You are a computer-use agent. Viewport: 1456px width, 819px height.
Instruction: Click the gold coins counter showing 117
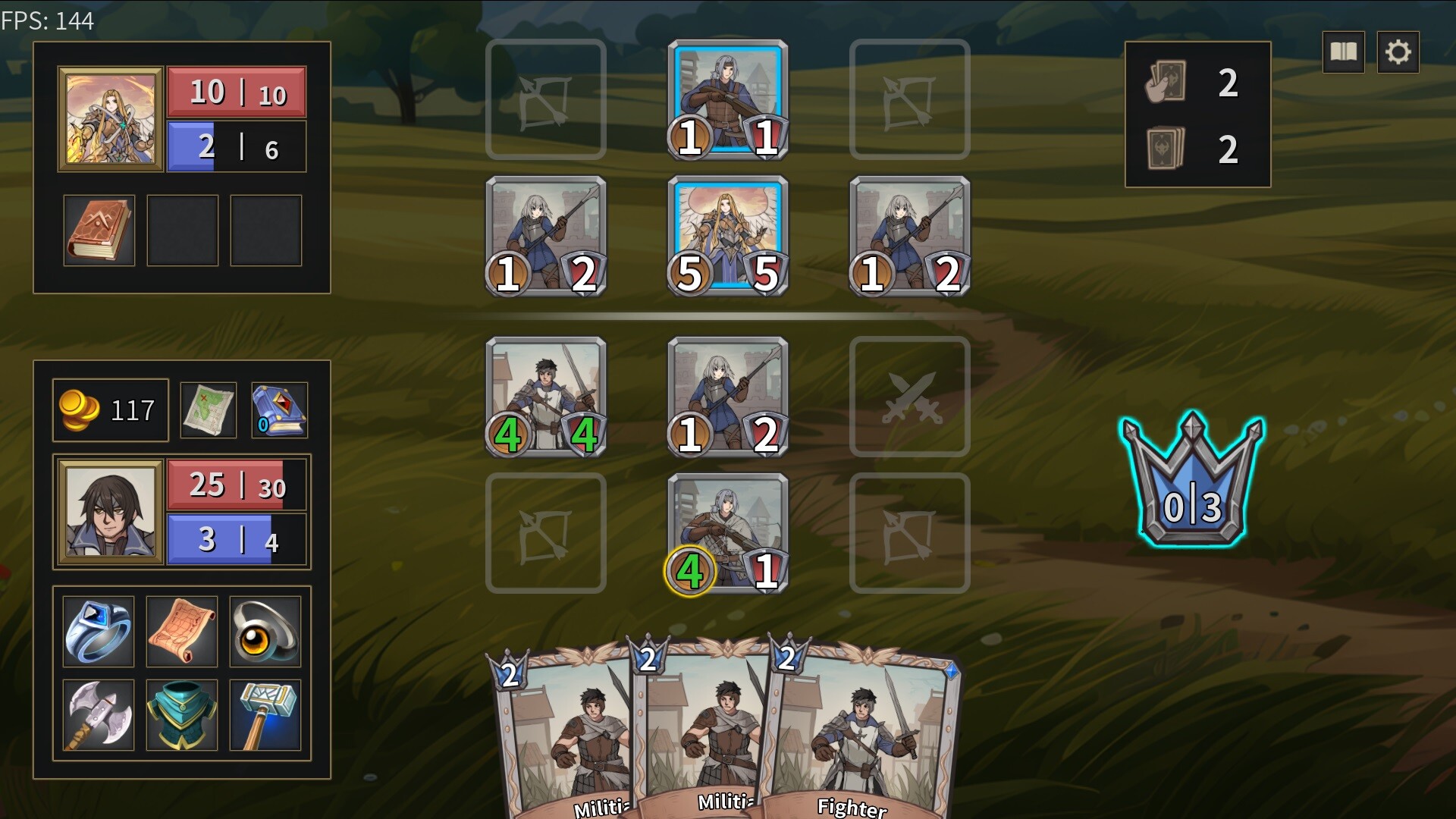click(x=108, y=410)
